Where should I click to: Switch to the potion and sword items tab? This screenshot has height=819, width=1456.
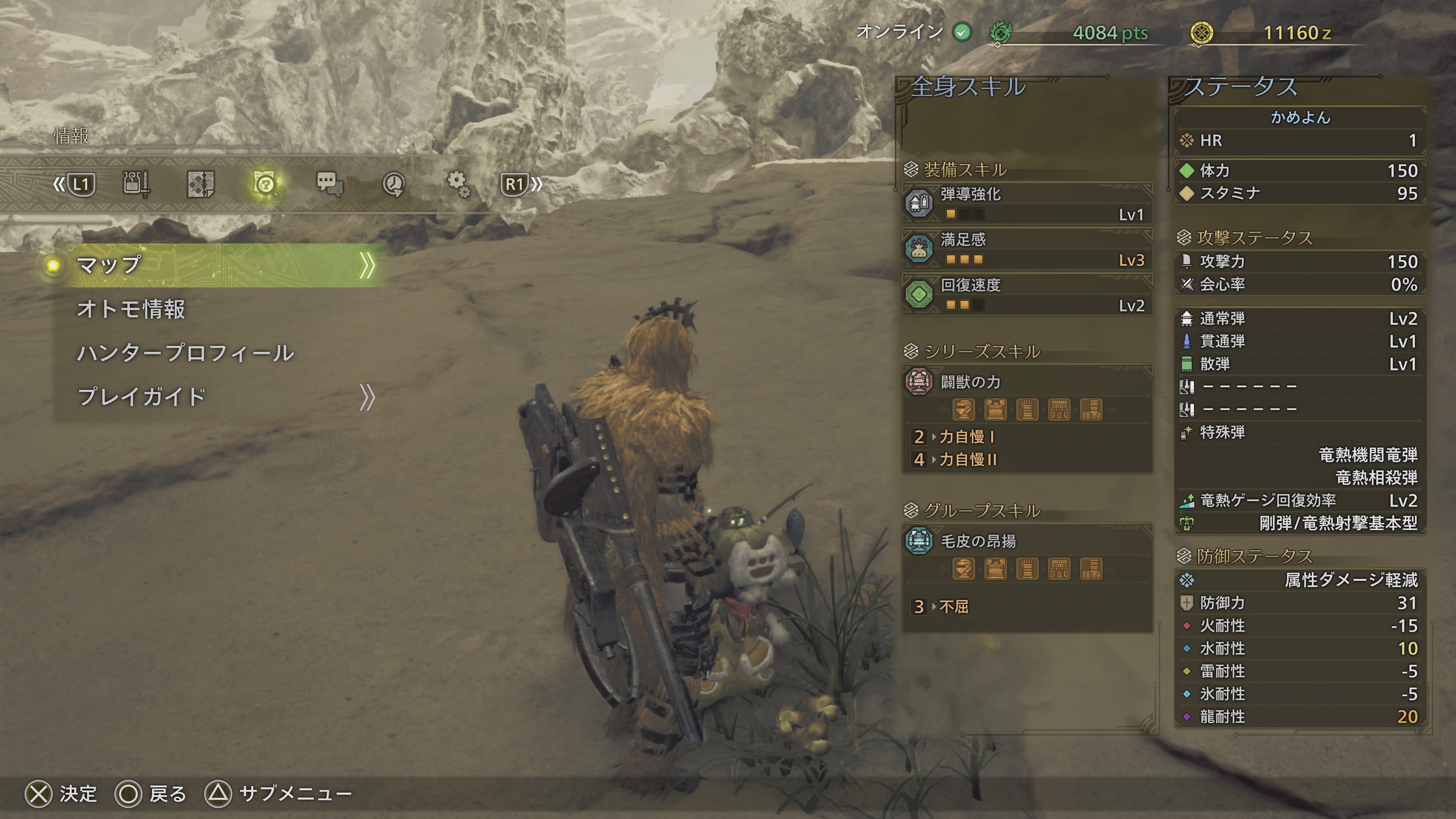(x=136, y=184)
